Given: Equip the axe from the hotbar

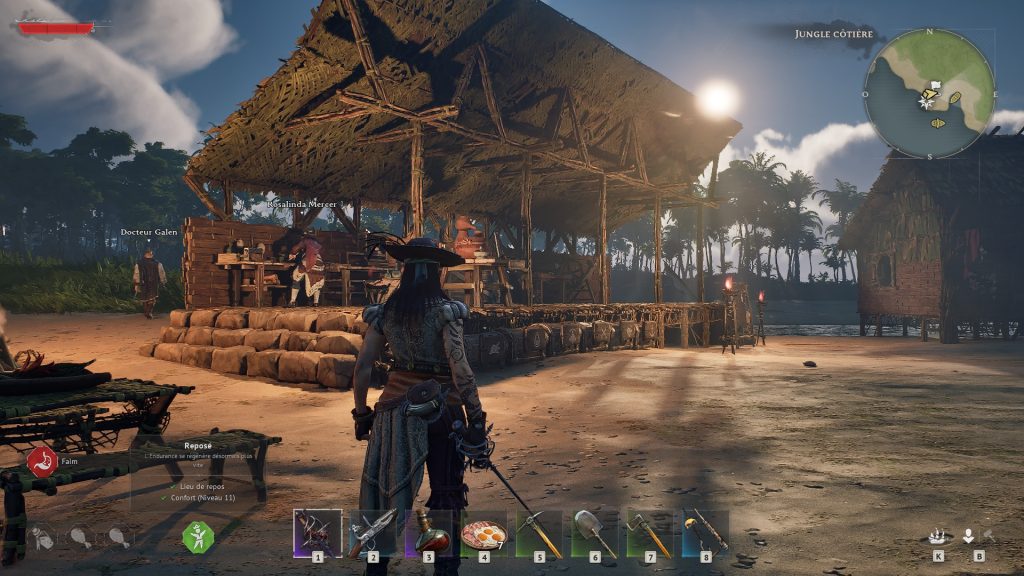Looking at the screenshot, I should (649, 532).
